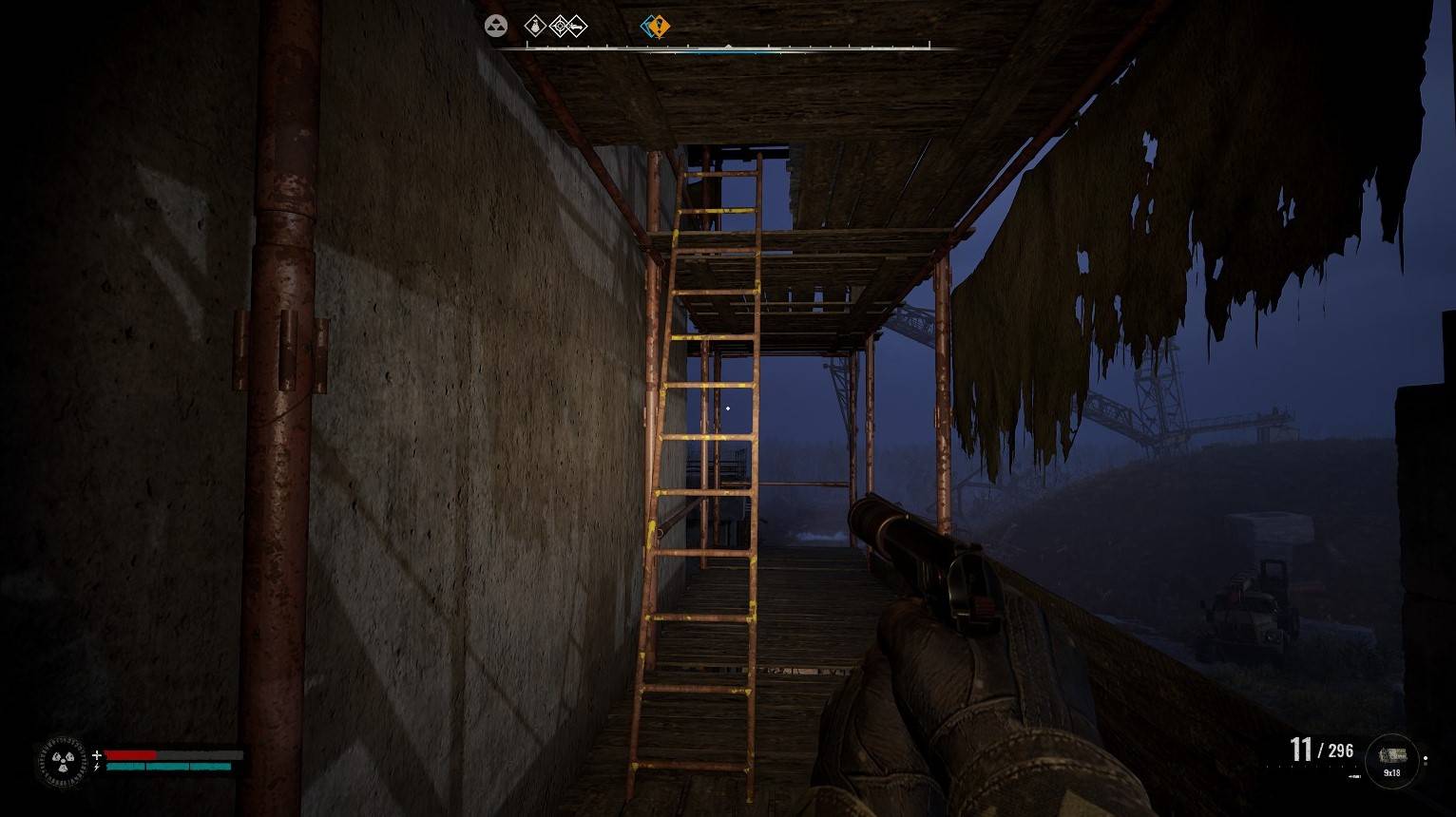Click the radiation gauge dial icon

[x=63, y=761]
